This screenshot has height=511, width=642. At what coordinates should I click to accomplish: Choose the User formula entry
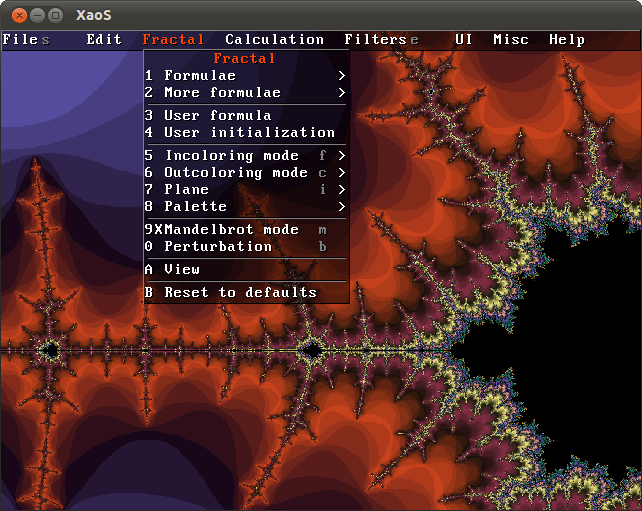point(217,116)
